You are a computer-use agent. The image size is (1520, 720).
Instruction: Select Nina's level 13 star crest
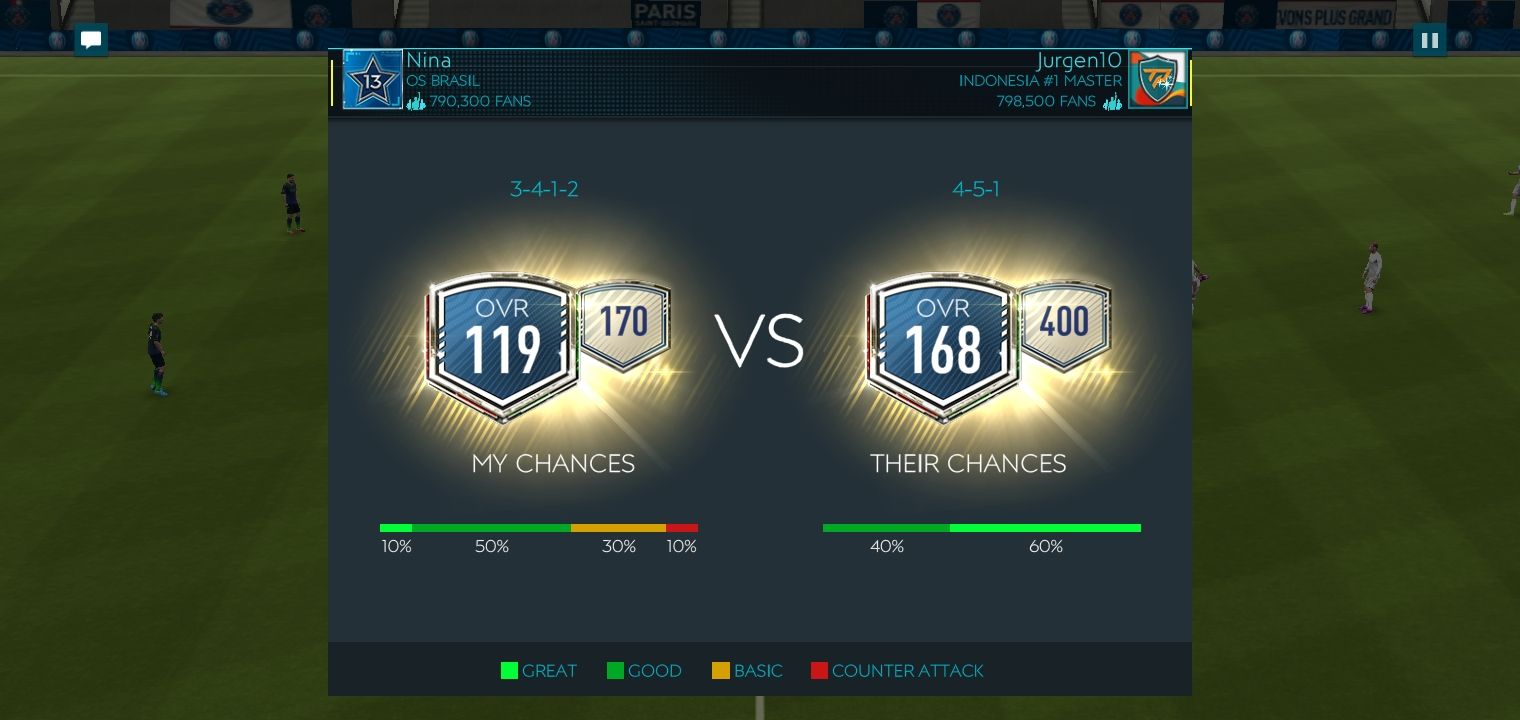[372, 78]
